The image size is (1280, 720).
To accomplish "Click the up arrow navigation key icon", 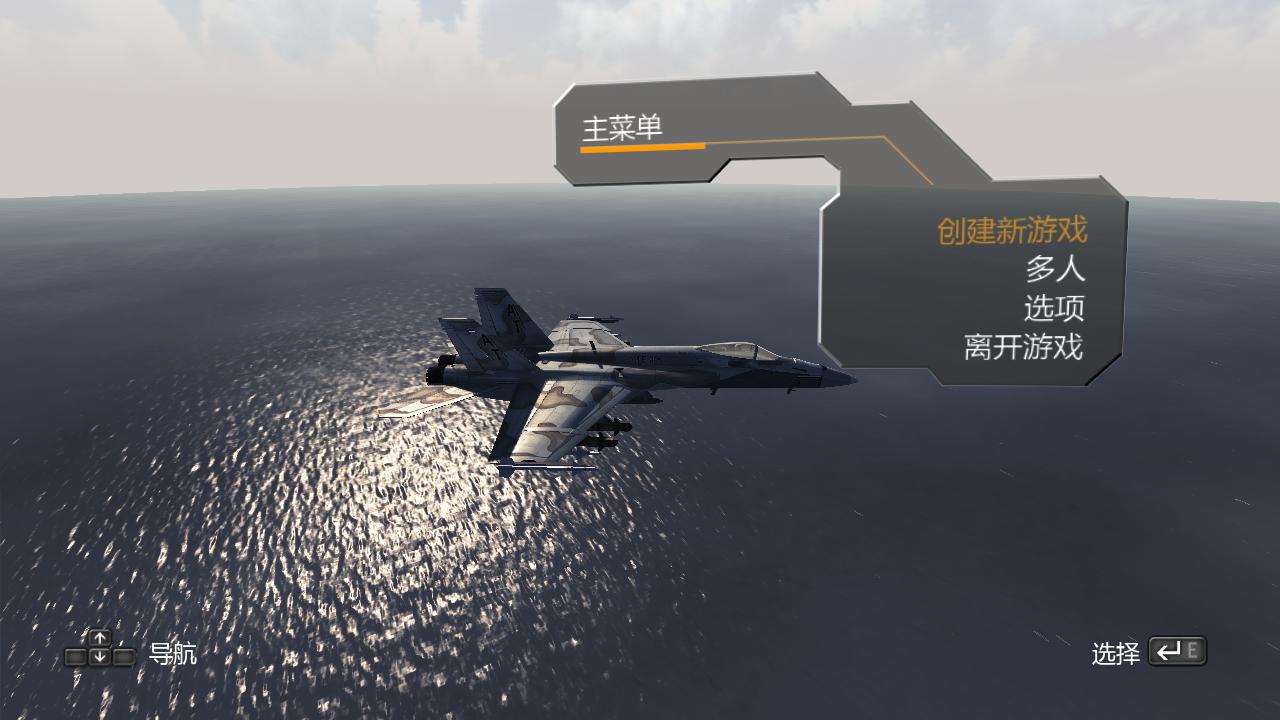I will point(100,636).
